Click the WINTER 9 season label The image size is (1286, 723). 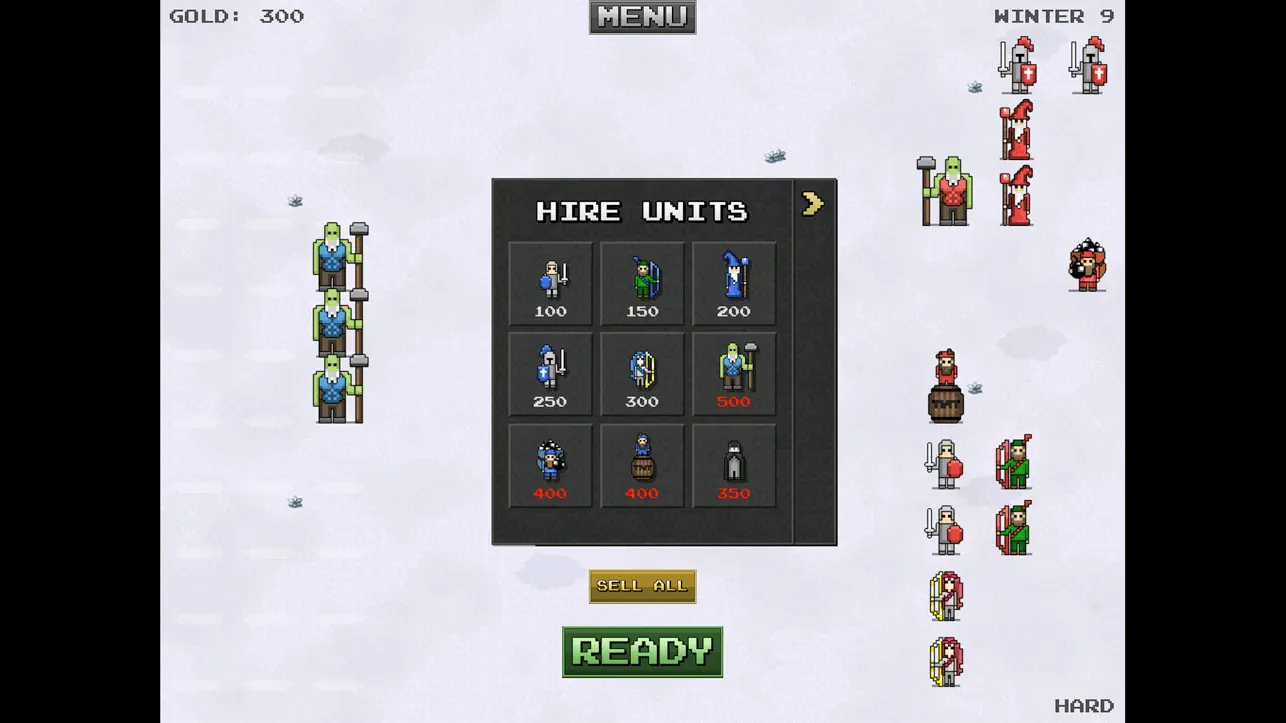pos(1055,16)
